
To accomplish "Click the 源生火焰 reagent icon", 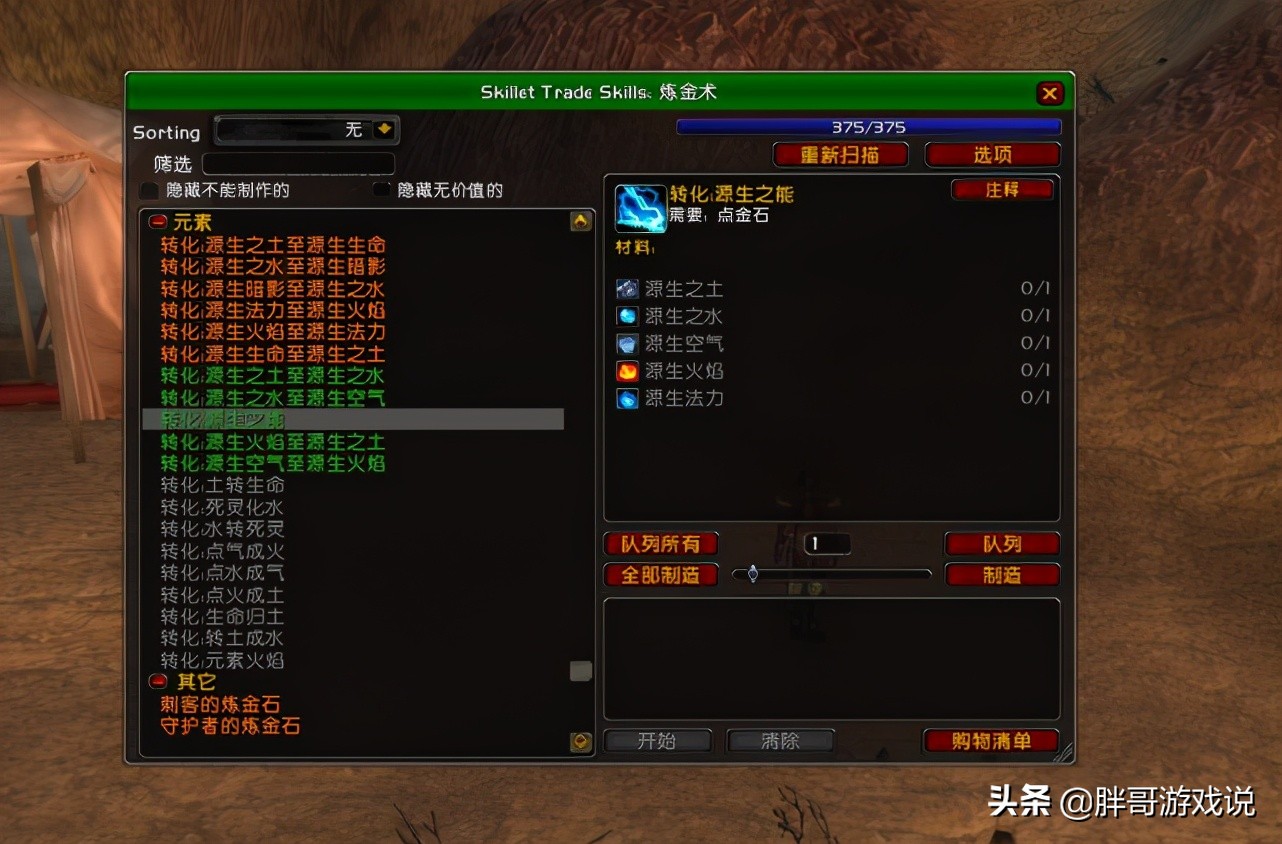I will 628,370.
